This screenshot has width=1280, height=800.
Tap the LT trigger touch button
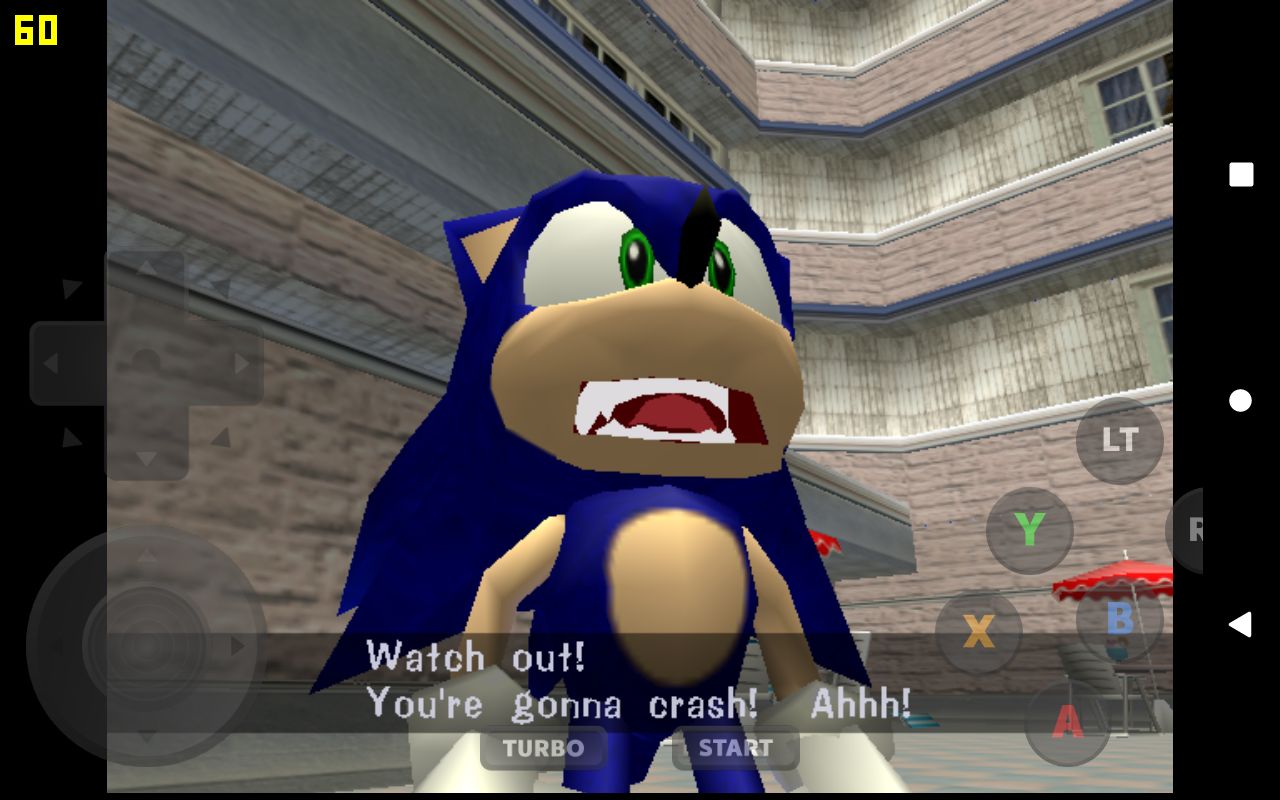pos(1119,440)
